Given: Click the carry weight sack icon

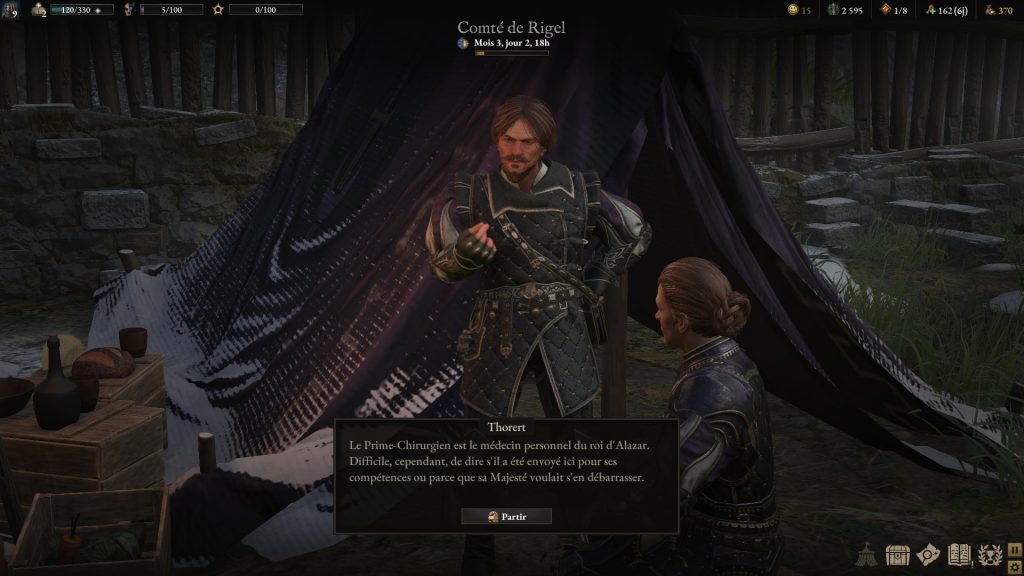Looking at the screenshot, I should [x=39, y=10].
